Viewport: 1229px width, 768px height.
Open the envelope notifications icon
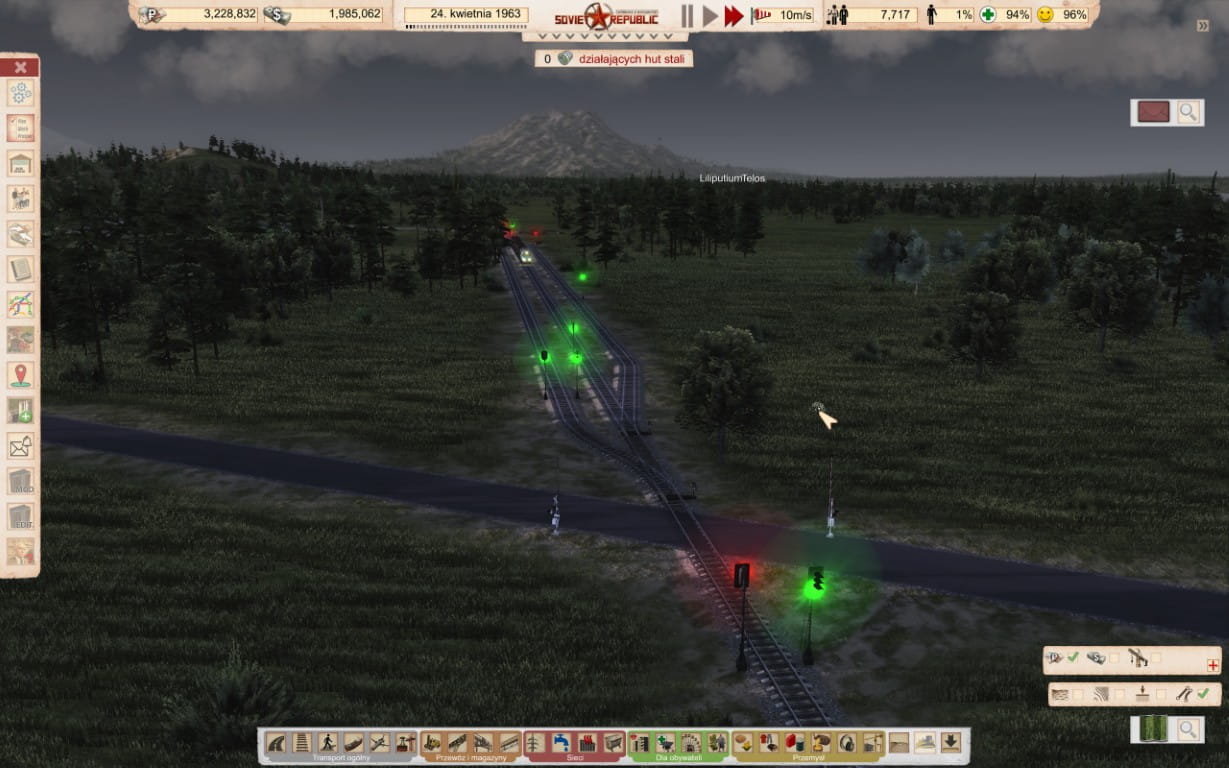pyautogui.click(x=20, y=446)
